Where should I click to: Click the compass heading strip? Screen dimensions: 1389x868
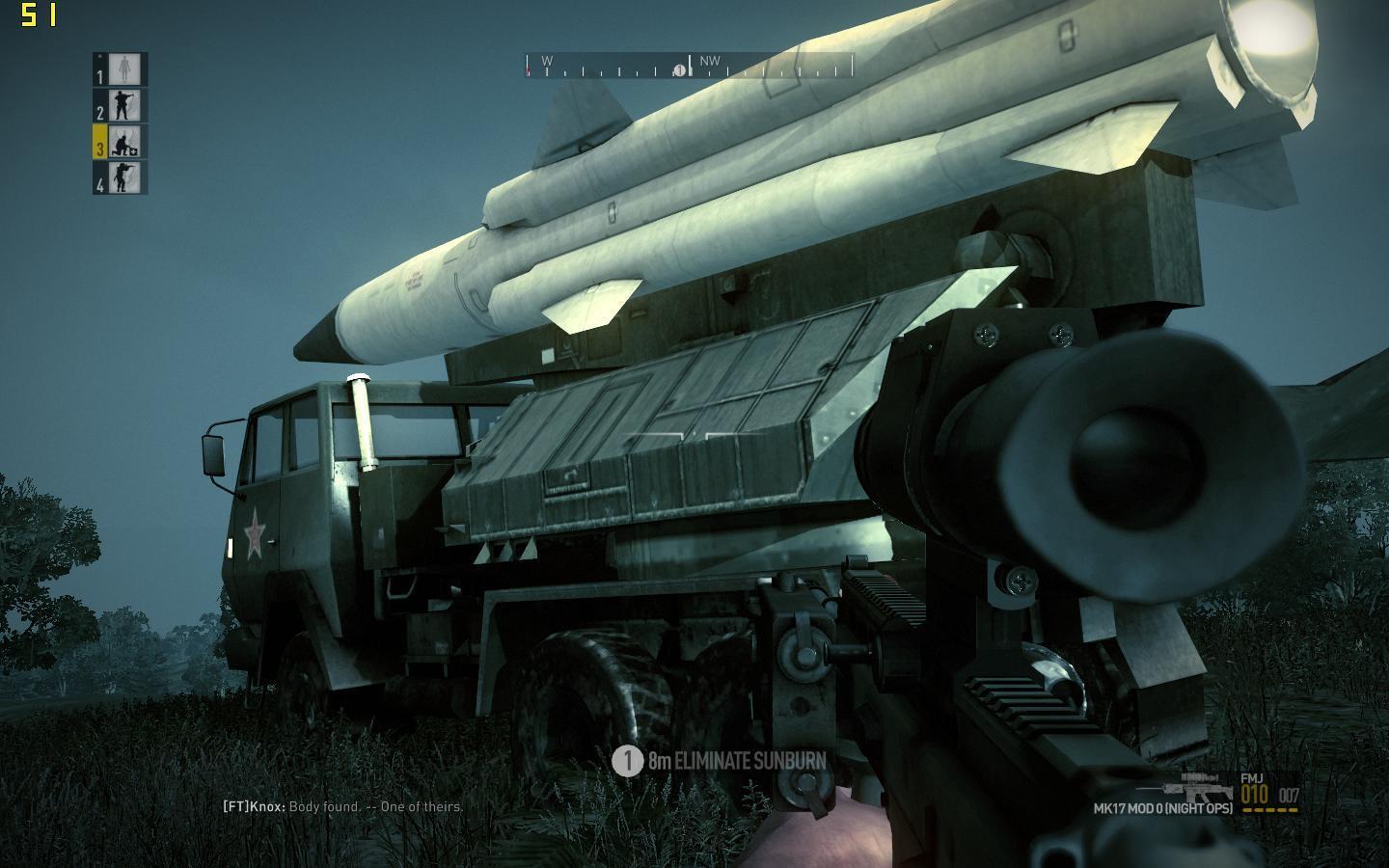pyautogui.click(x=689, y=66)
